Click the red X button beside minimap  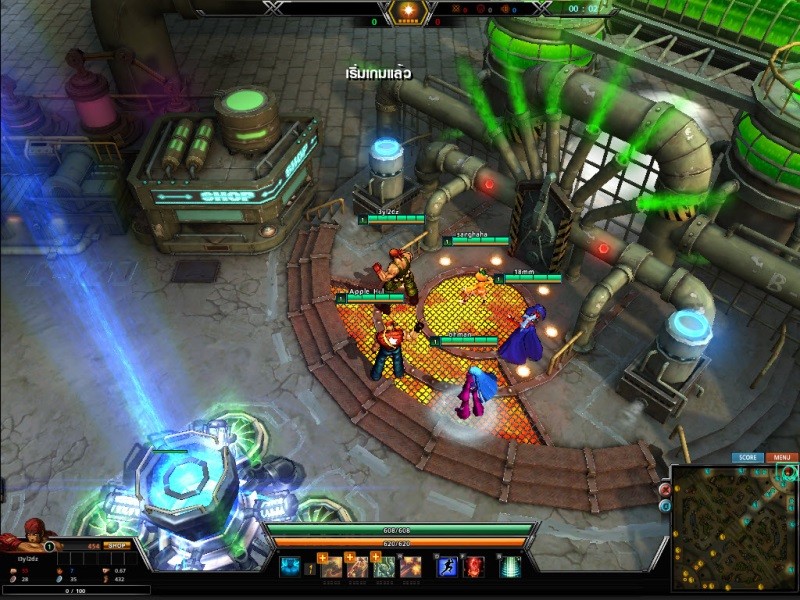click(x=665, y=490)
